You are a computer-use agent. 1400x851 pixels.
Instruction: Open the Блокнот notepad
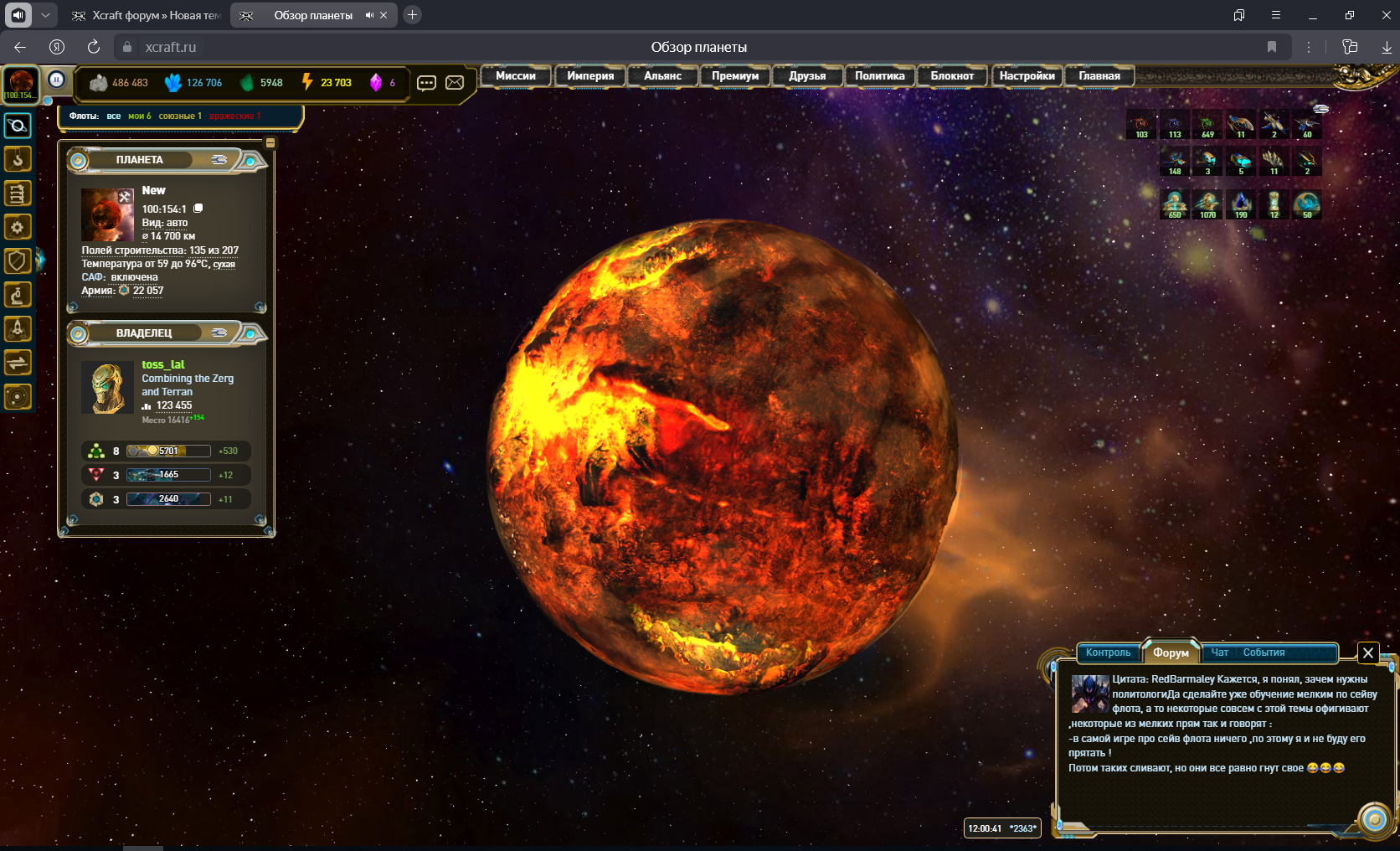pos(952,76)
